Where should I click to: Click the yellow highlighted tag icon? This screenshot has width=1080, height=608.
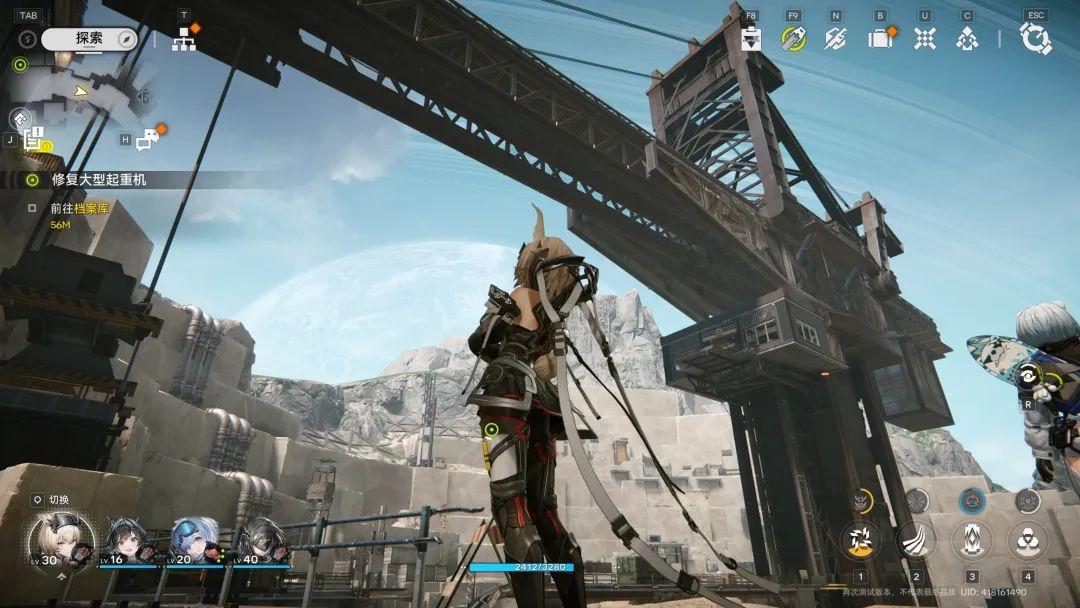[794, 38]
